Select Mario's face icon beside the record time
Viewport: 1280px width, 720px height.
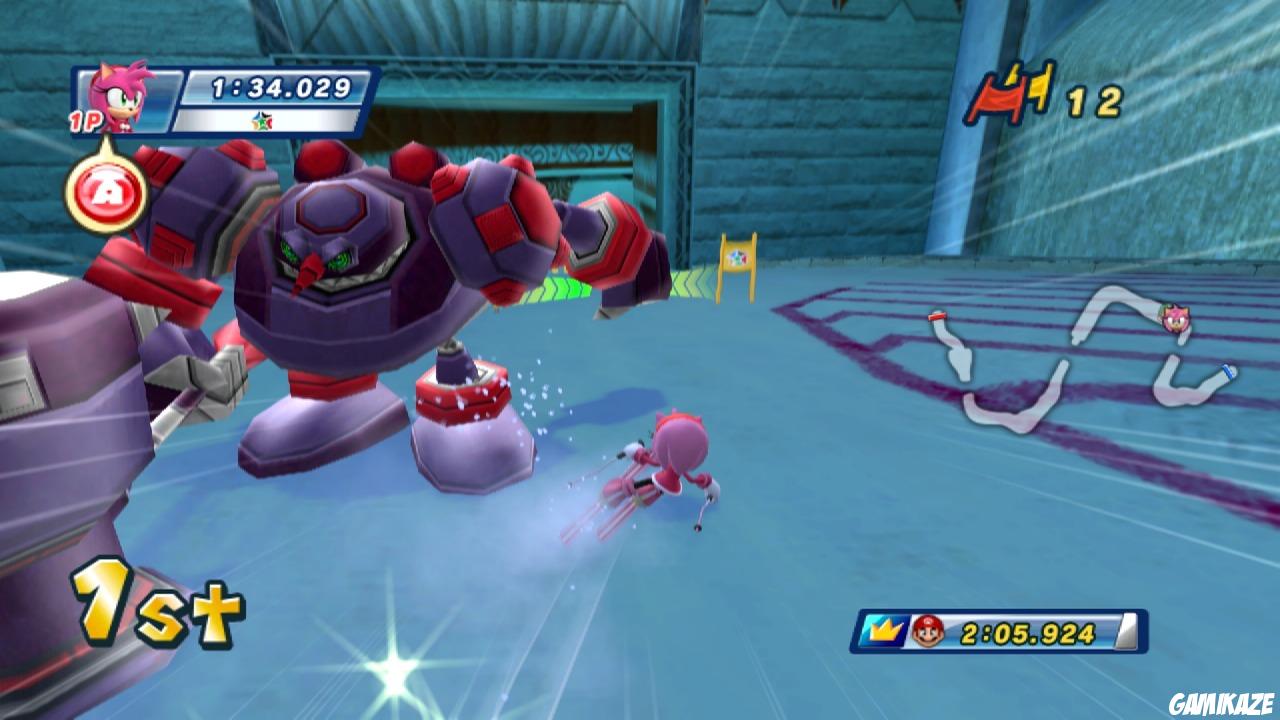point(929,629)
